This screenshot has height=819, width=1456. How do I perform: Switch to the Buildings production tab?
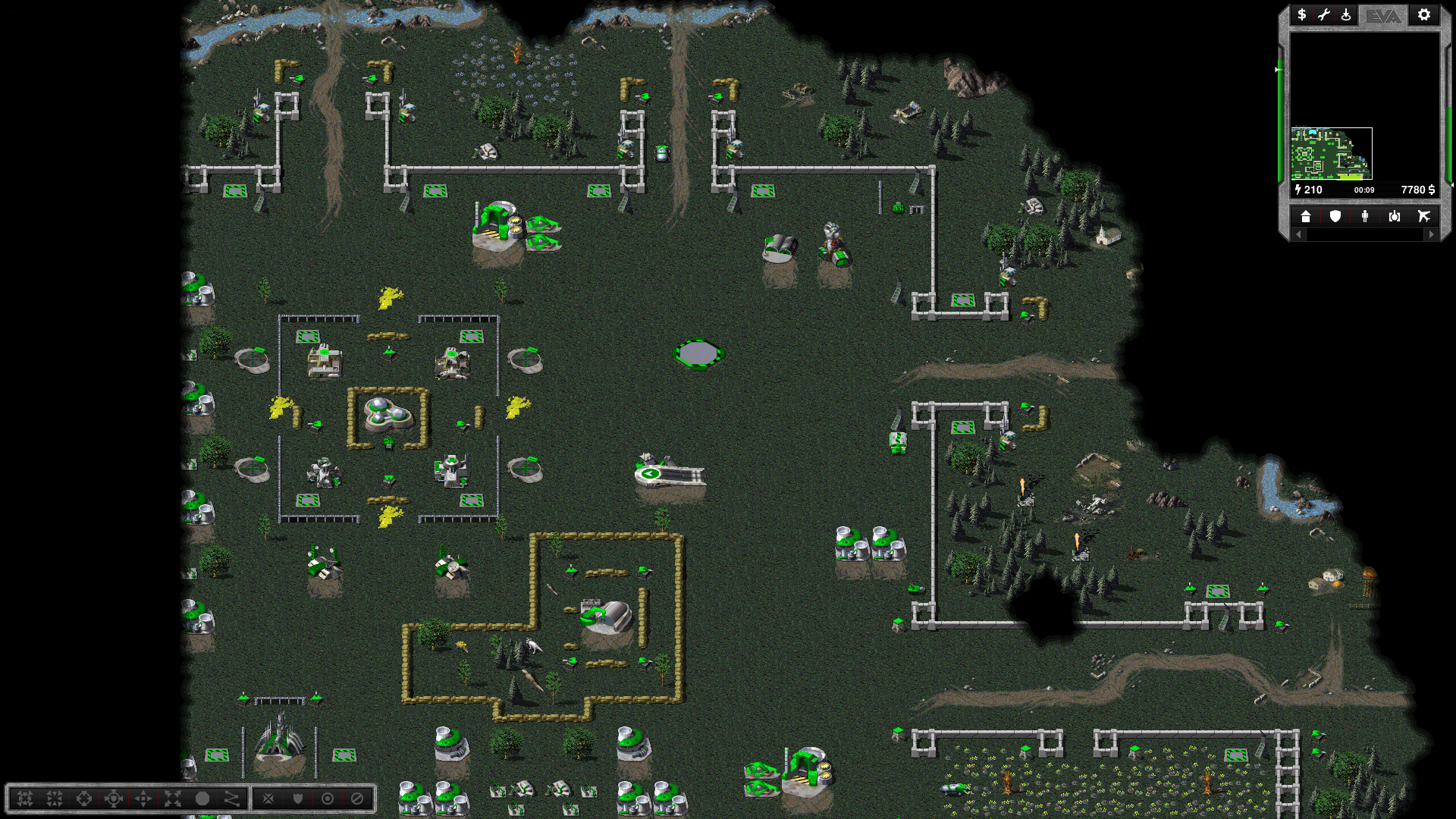(x=1306, y=217)
